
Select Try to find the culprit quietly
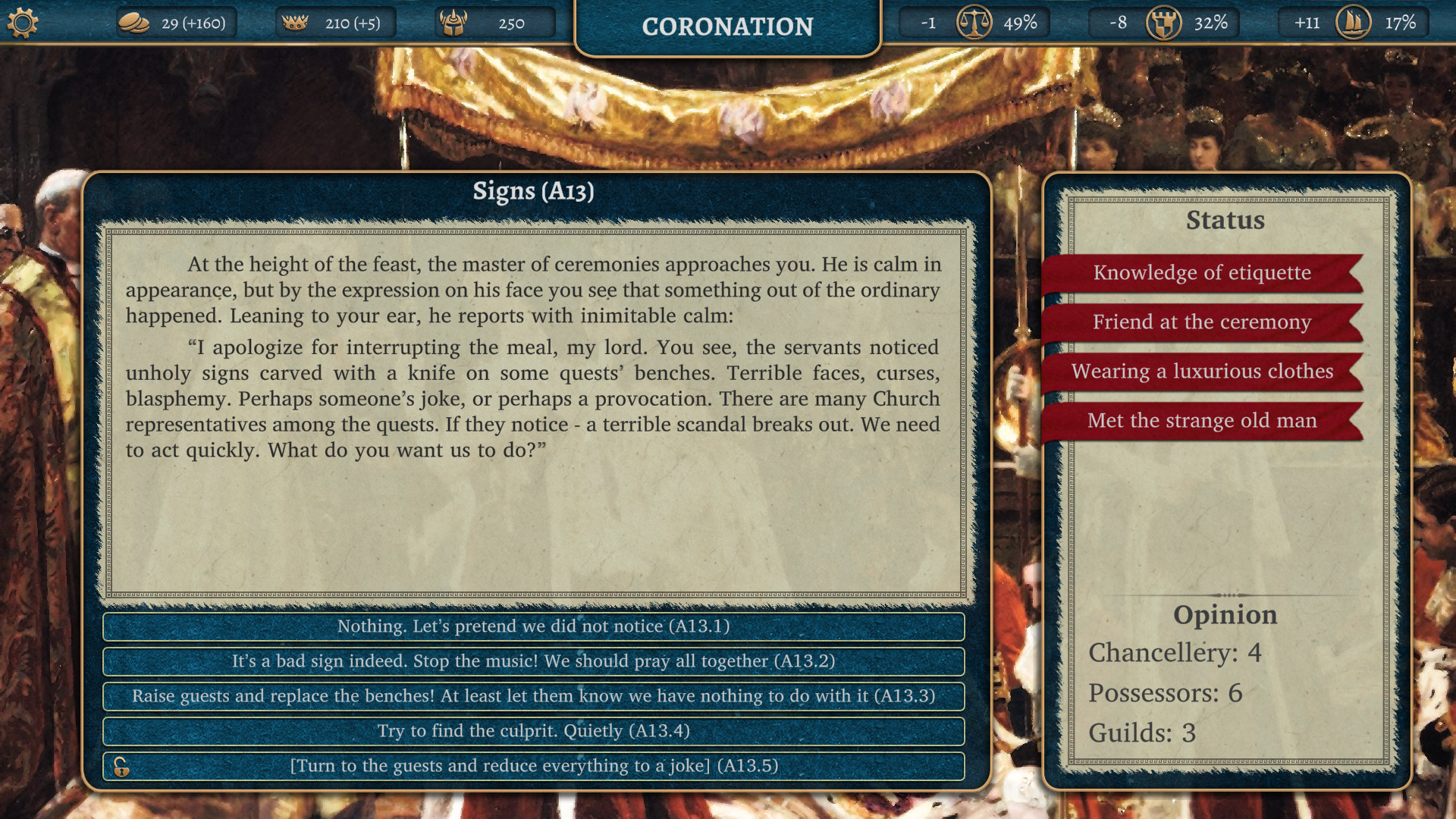[x=533, y=731]
